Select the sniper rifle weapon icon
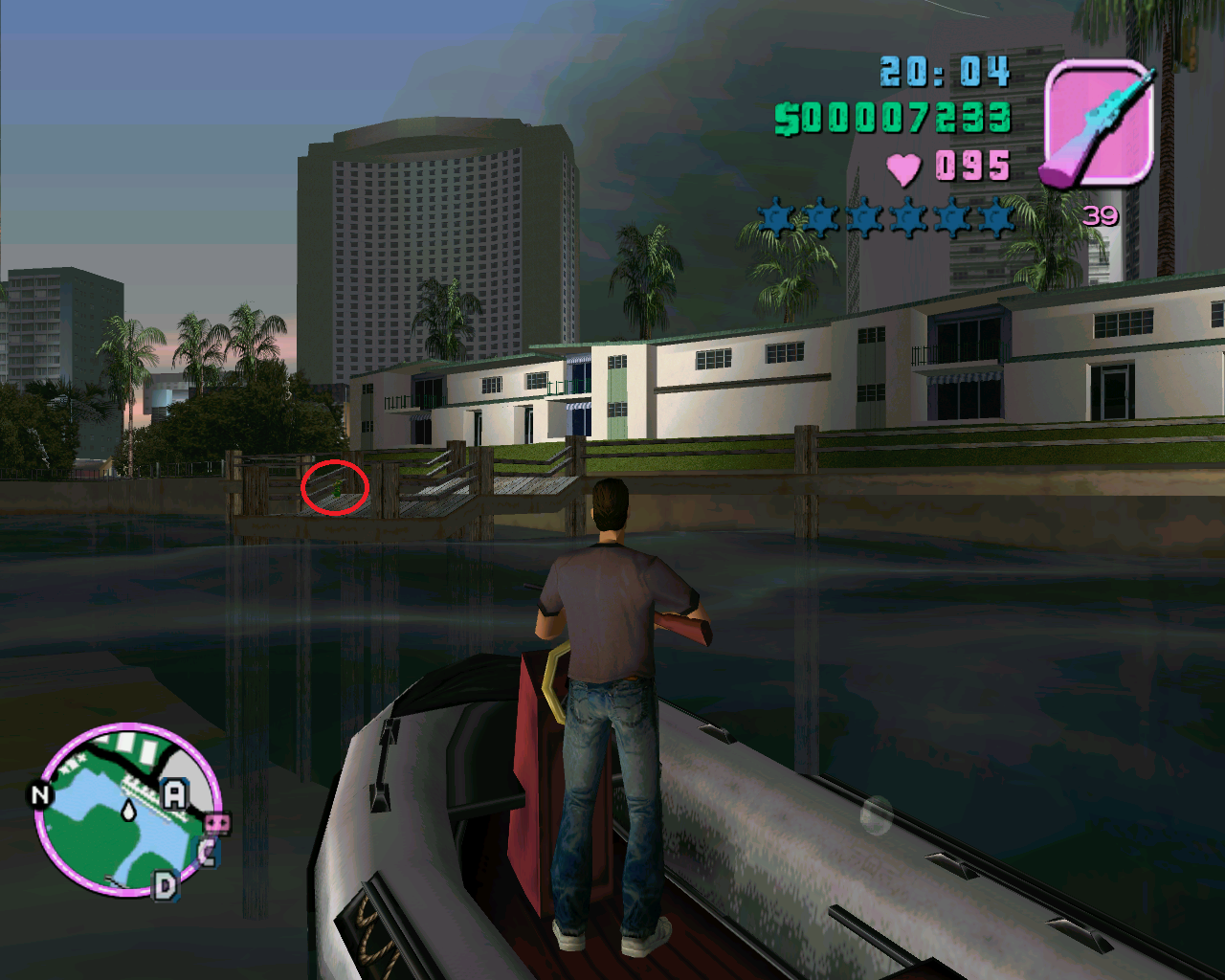Image resolution: width=1225 pixels, height=980 pixels. [1099, 122]
